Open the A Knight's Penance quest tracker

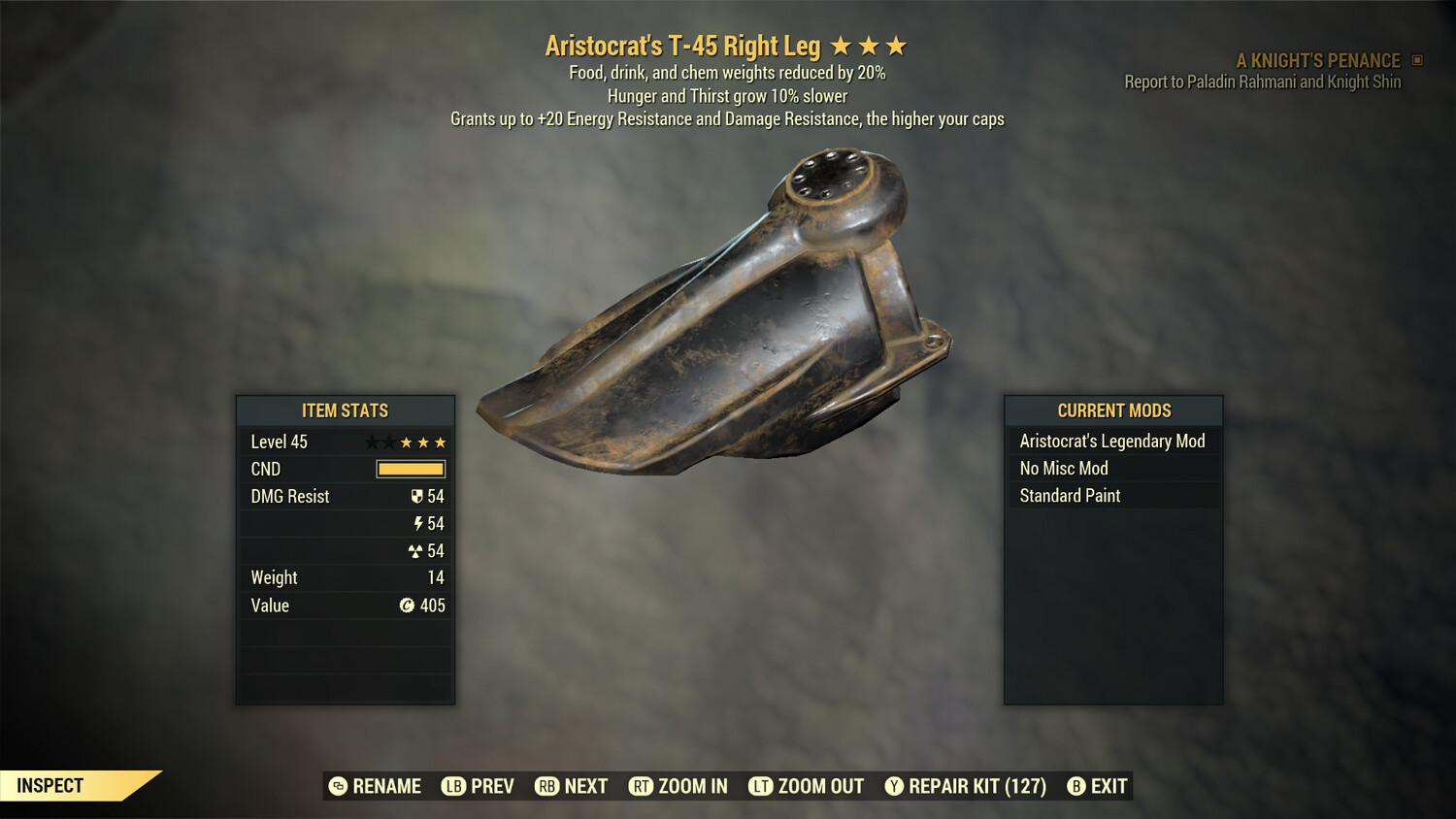point(1318,61)
